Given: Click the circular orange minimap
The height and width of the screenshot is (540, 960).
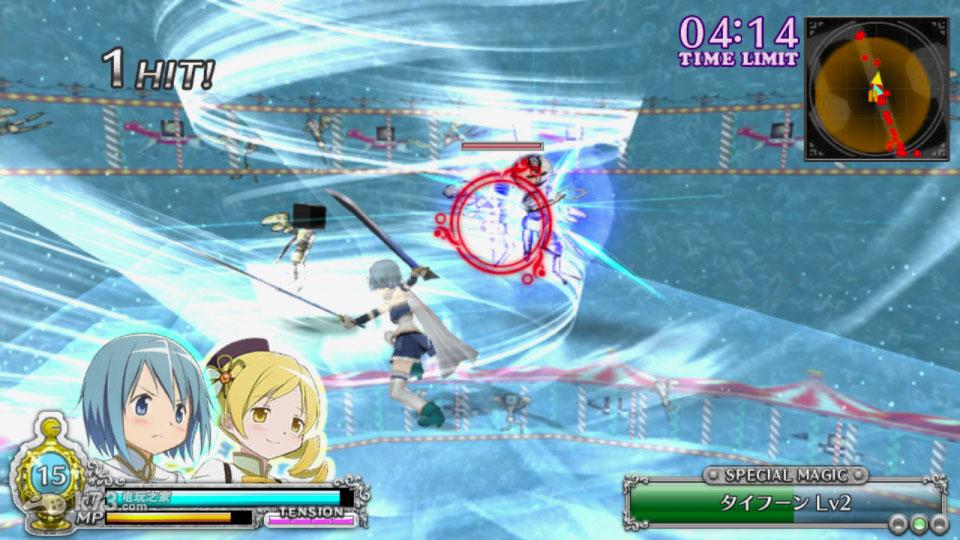Looking at the screenshot, I should (x=873, y=89).
